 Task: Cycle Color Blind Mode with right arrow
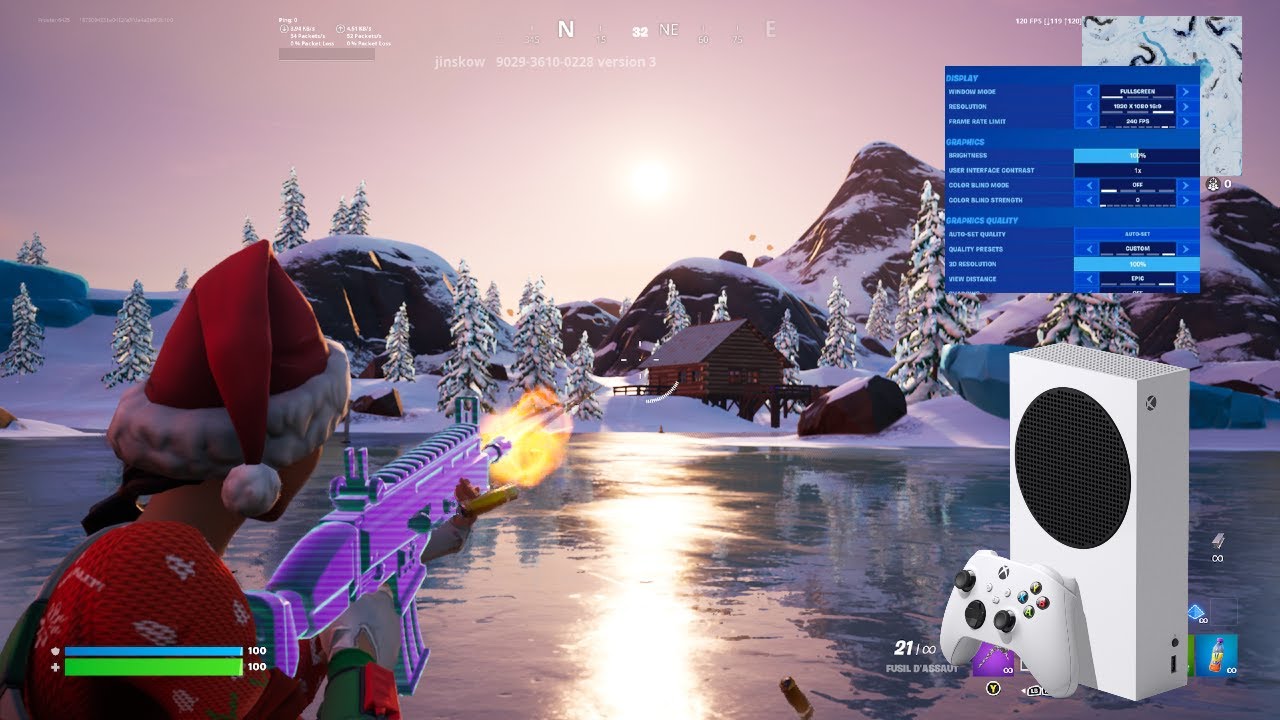point(1187,185)
